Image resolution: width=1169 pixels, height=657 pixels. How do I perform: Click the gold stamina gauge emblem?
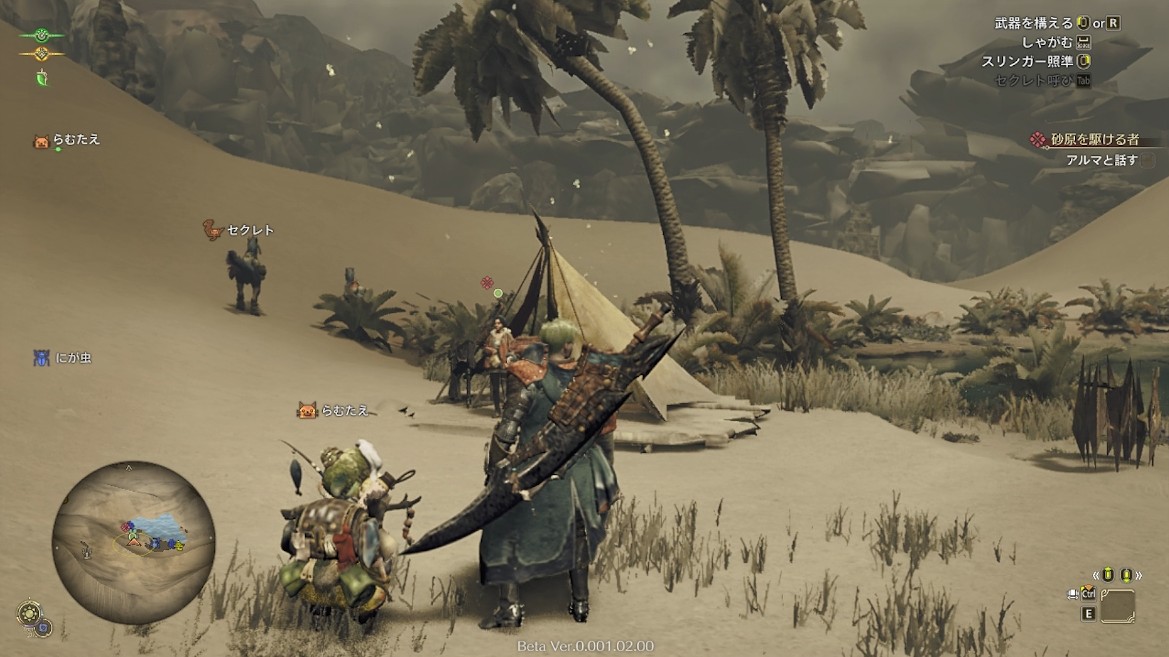41,54
